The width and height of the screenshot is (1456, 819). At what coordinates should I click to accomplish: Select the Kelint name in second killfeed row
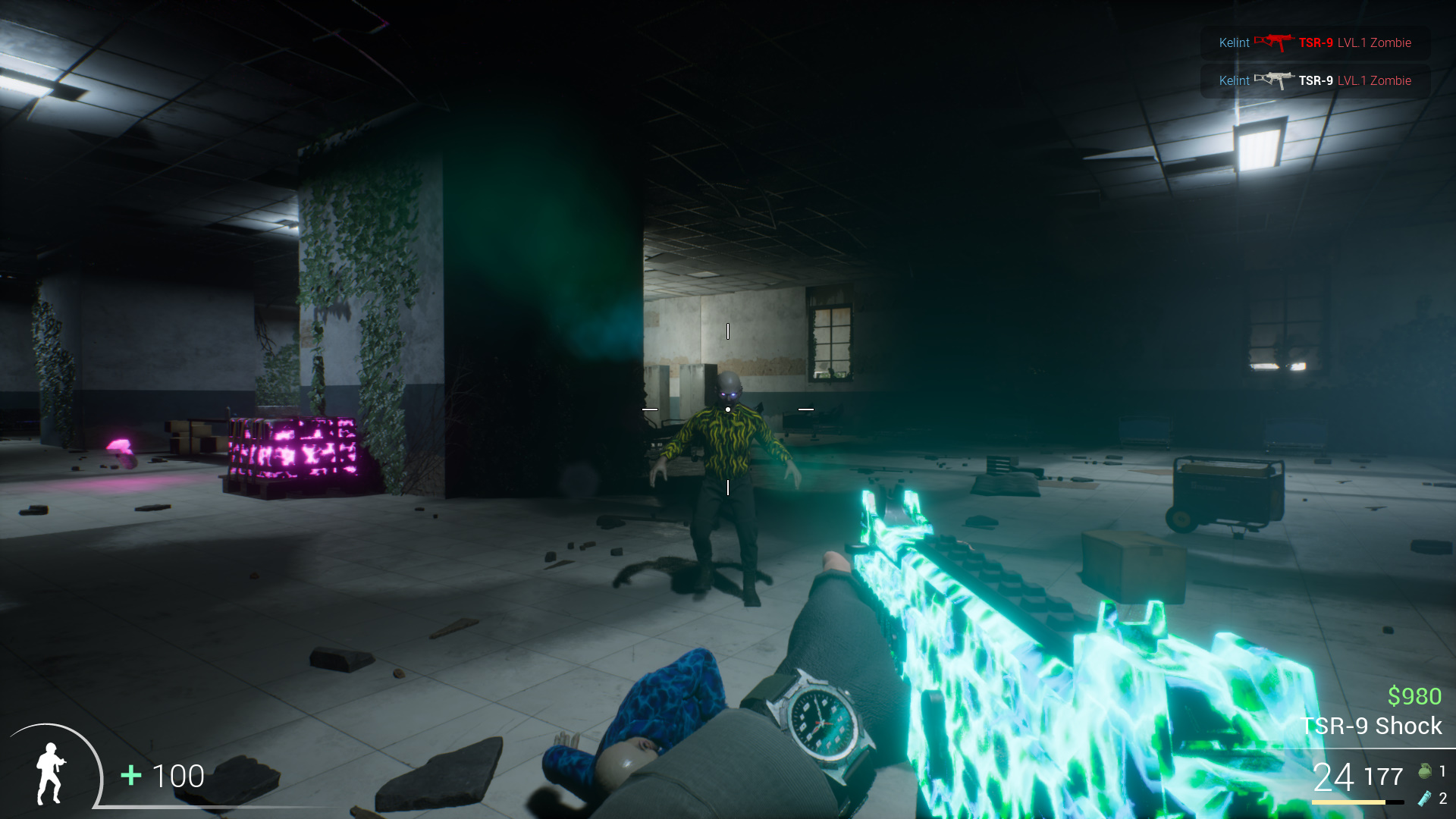1234,80
